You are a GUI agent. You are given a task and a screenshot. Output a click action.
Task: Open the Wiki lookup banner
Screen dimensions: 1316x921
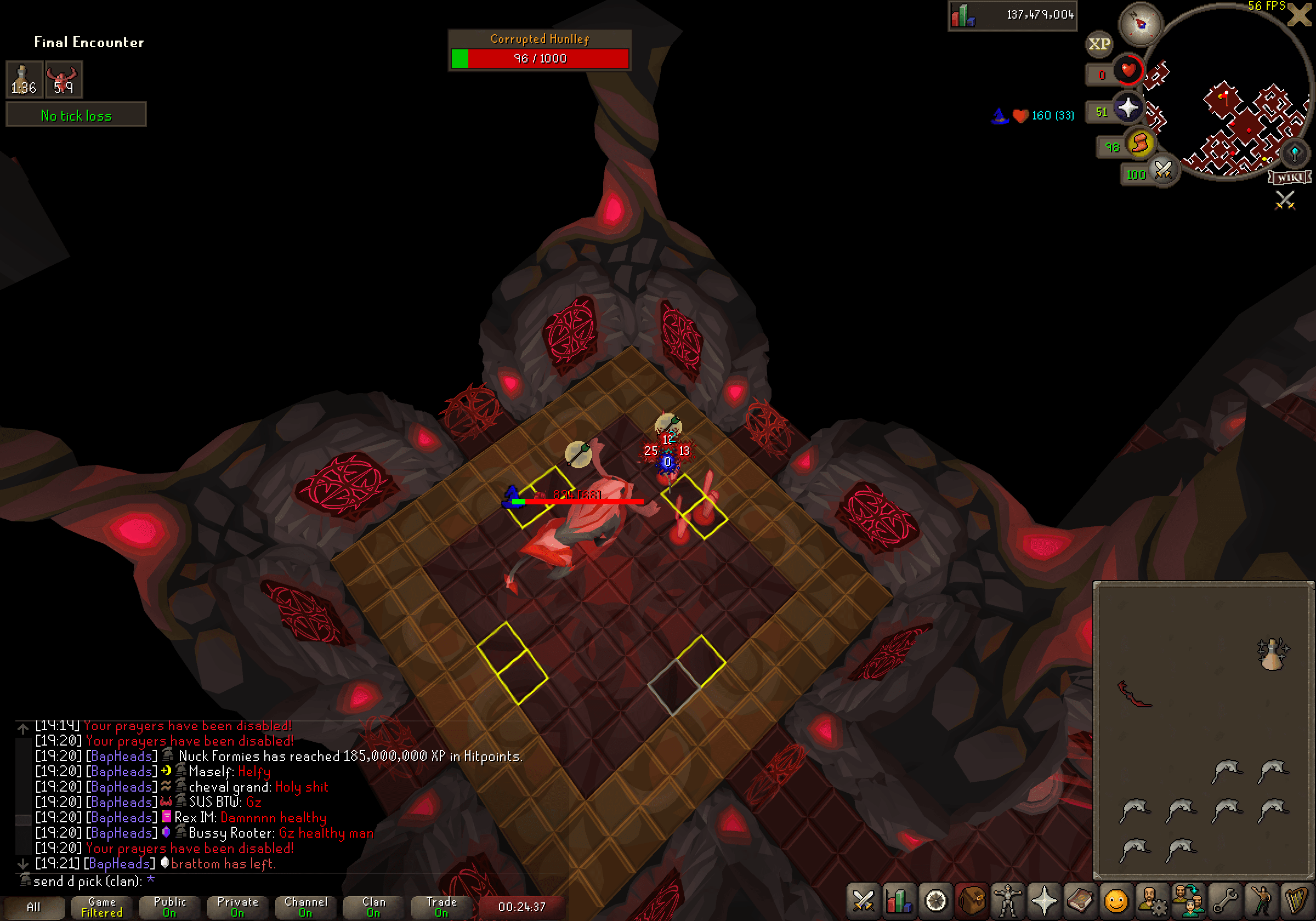coord(1289,177)
